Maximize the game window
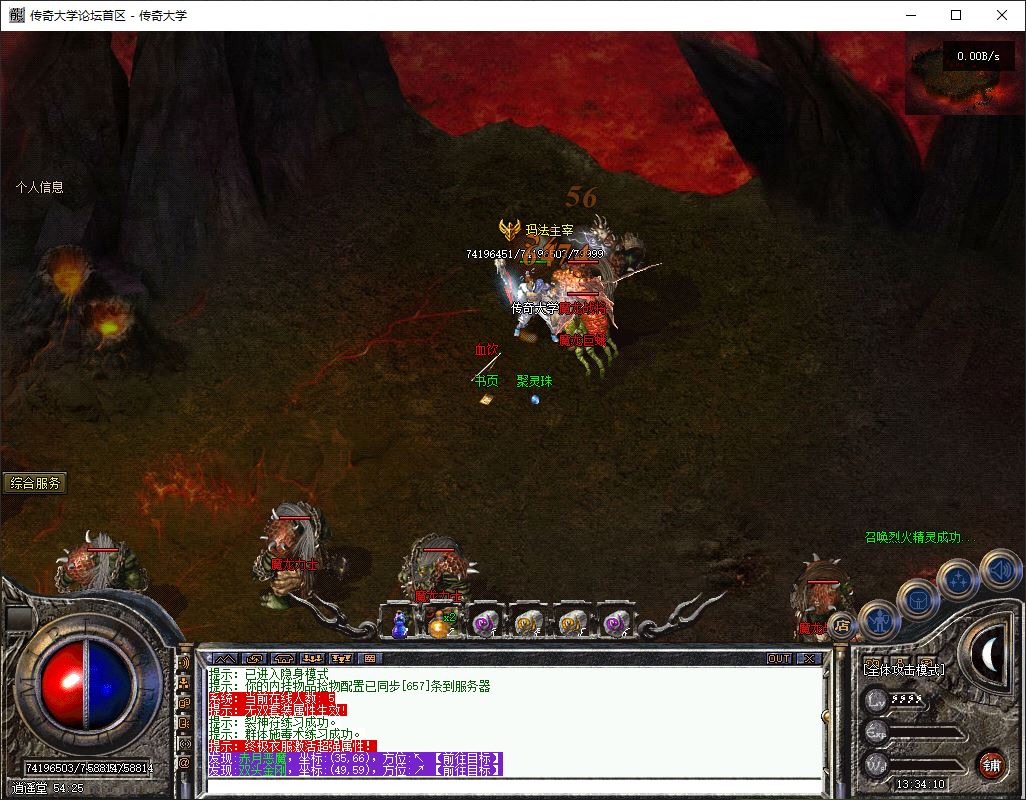This screenshot has height=800, width=1026. [x=956, y=15]
